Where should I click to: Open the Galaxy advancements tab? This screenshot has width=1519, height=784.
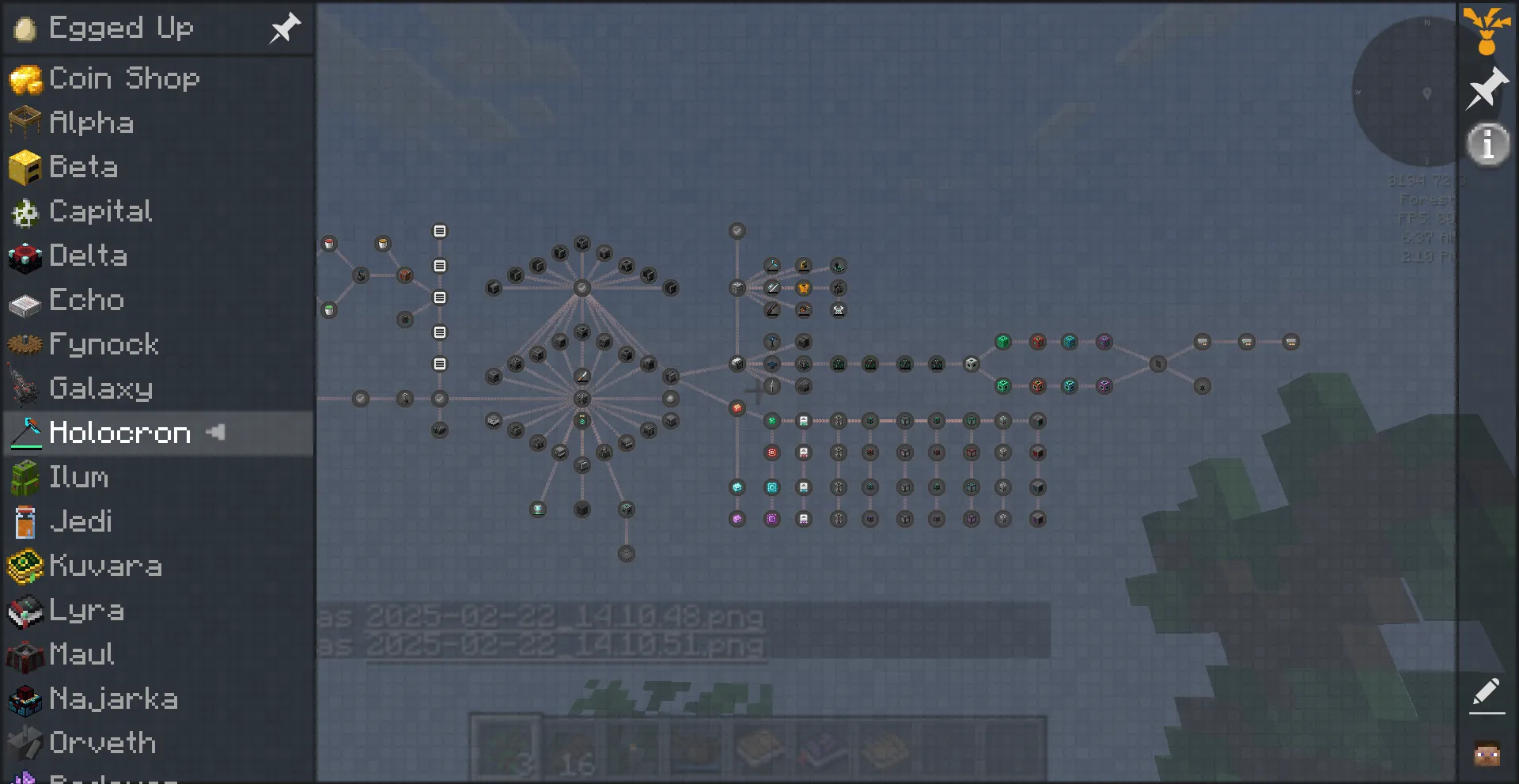[101, 388]
